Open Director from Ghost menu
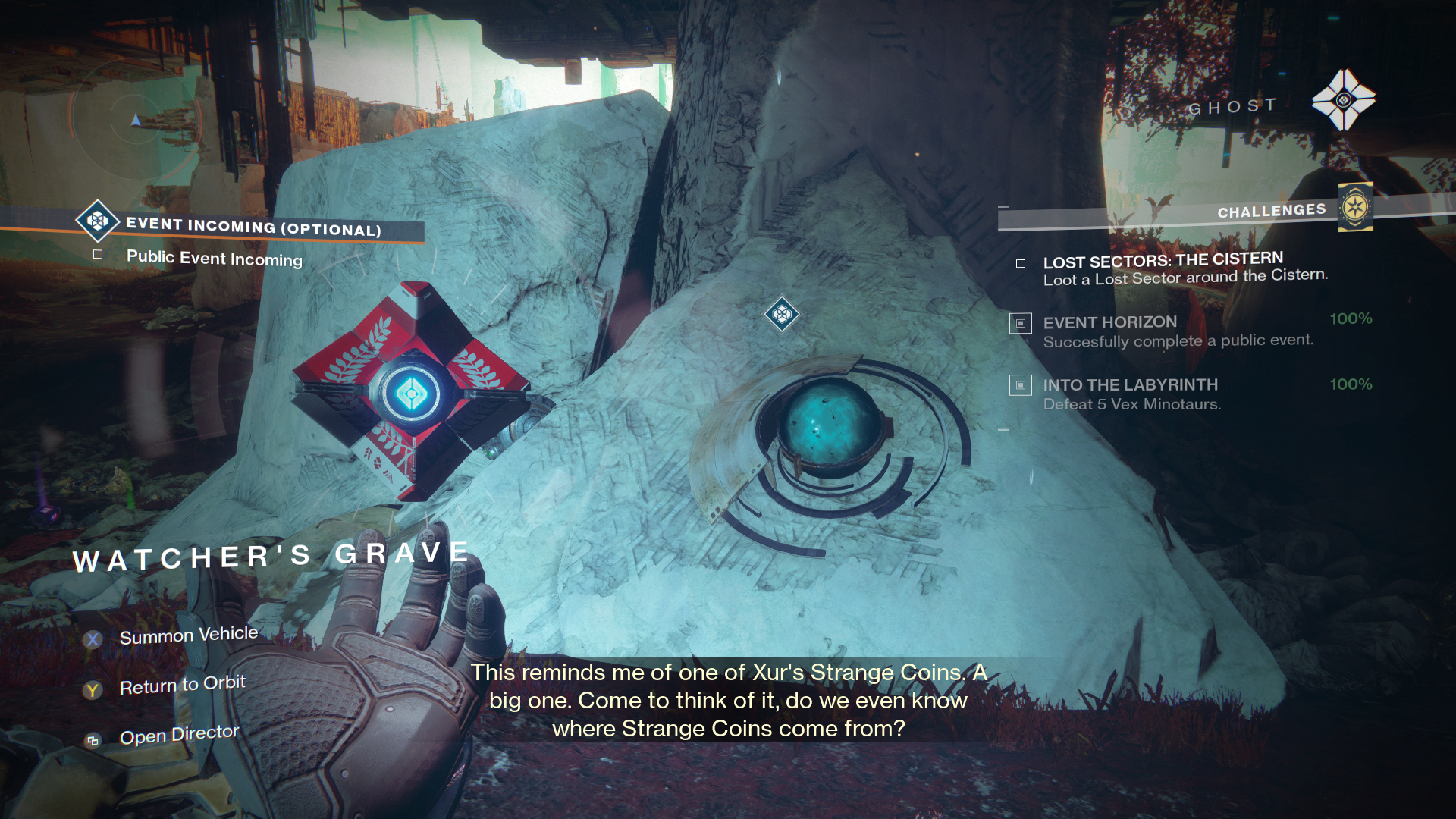The height and width of the screenshot is (819, 1456). 179,735
